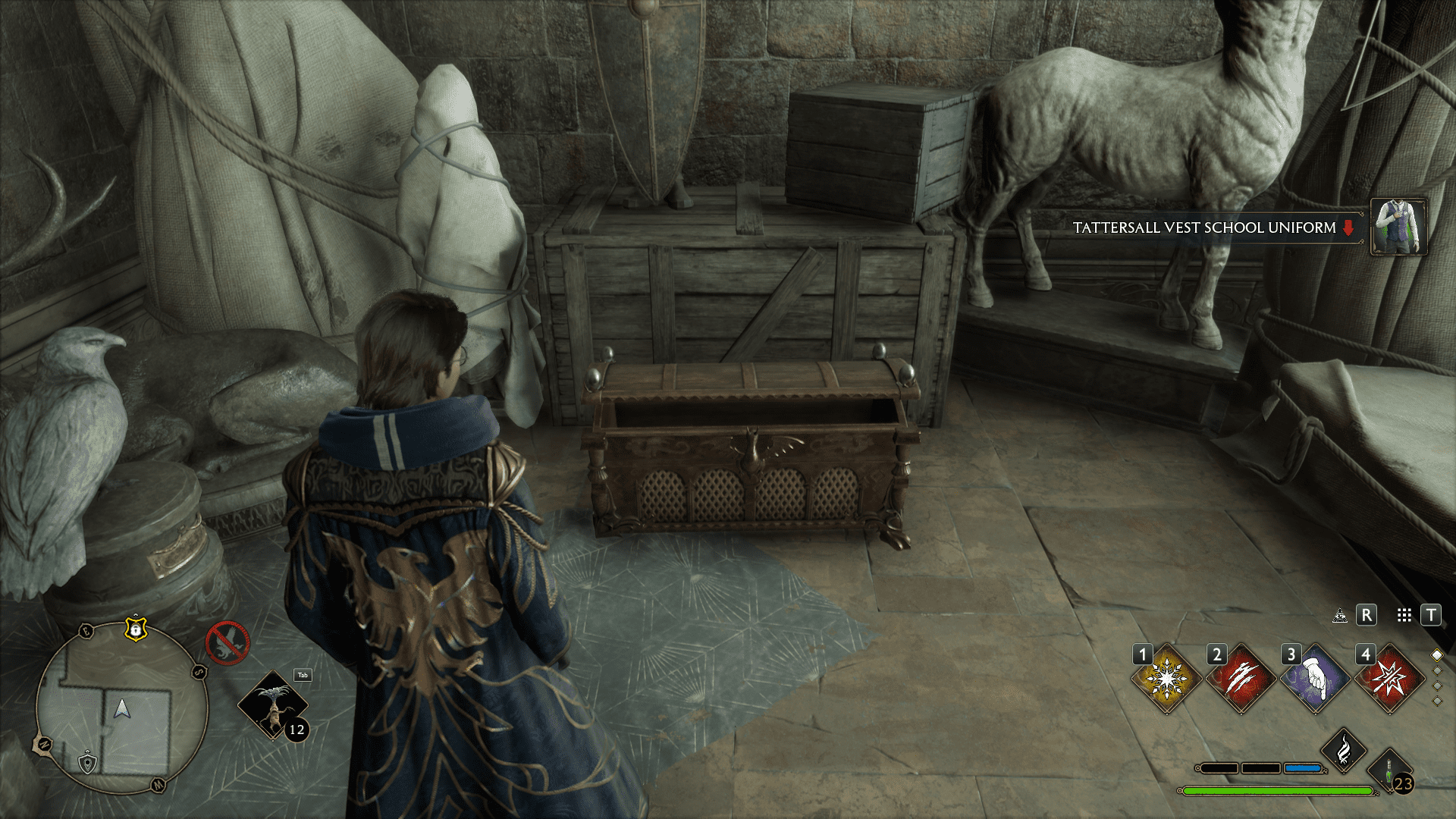This screenshot has width=1456, height=819.
Task: Activate the Bombarda spell in slot 4
Action: [1391, 678]
